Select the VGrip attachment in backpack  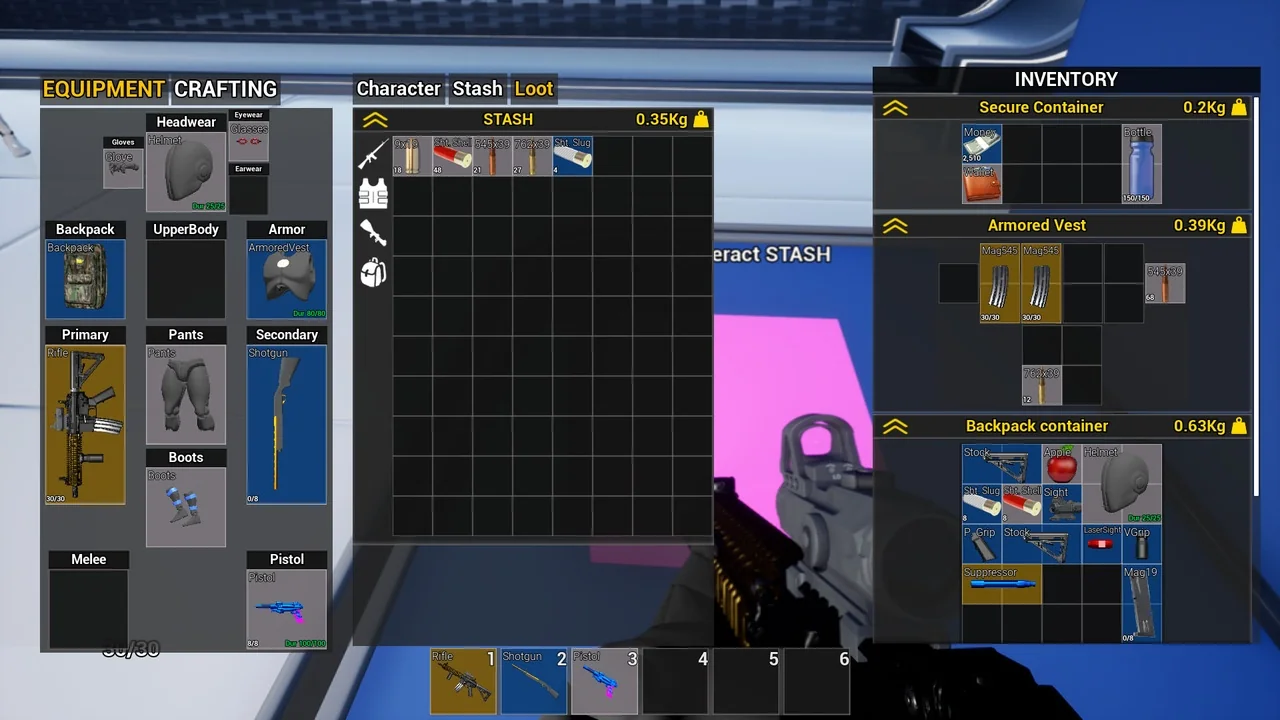tap(1140, 544)
